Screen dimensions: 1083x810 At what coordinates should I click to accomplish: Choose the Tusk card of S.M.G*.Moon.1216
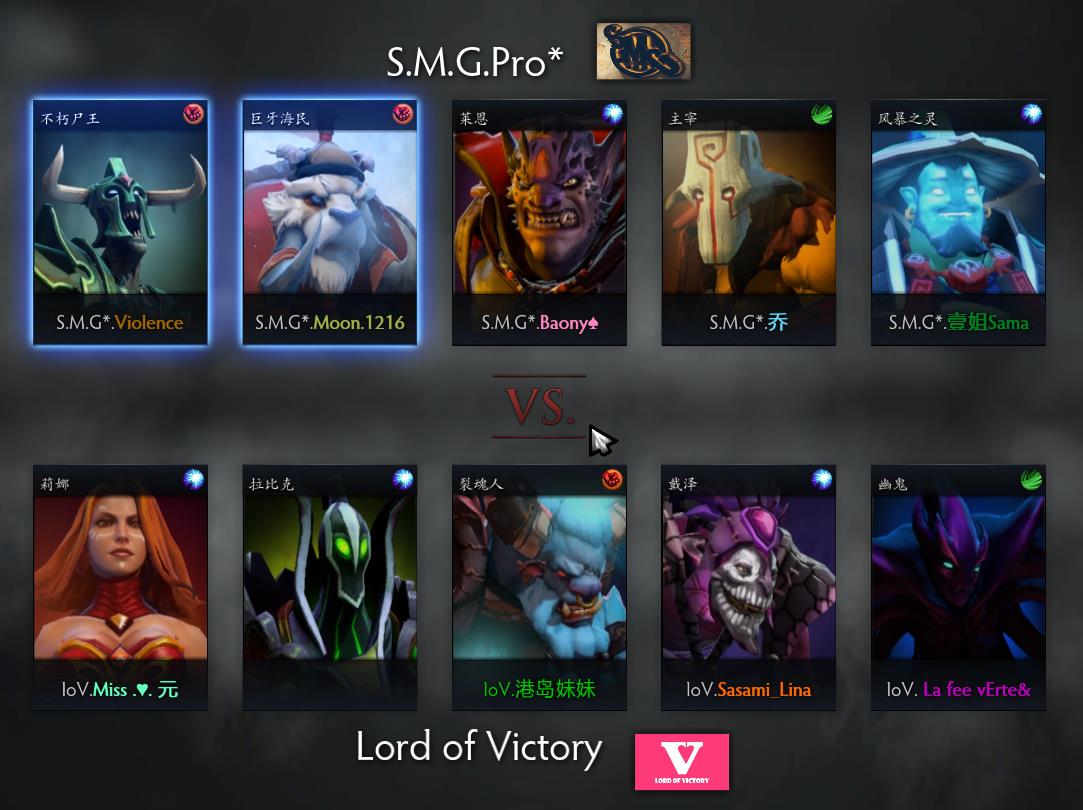pos(330,222)
